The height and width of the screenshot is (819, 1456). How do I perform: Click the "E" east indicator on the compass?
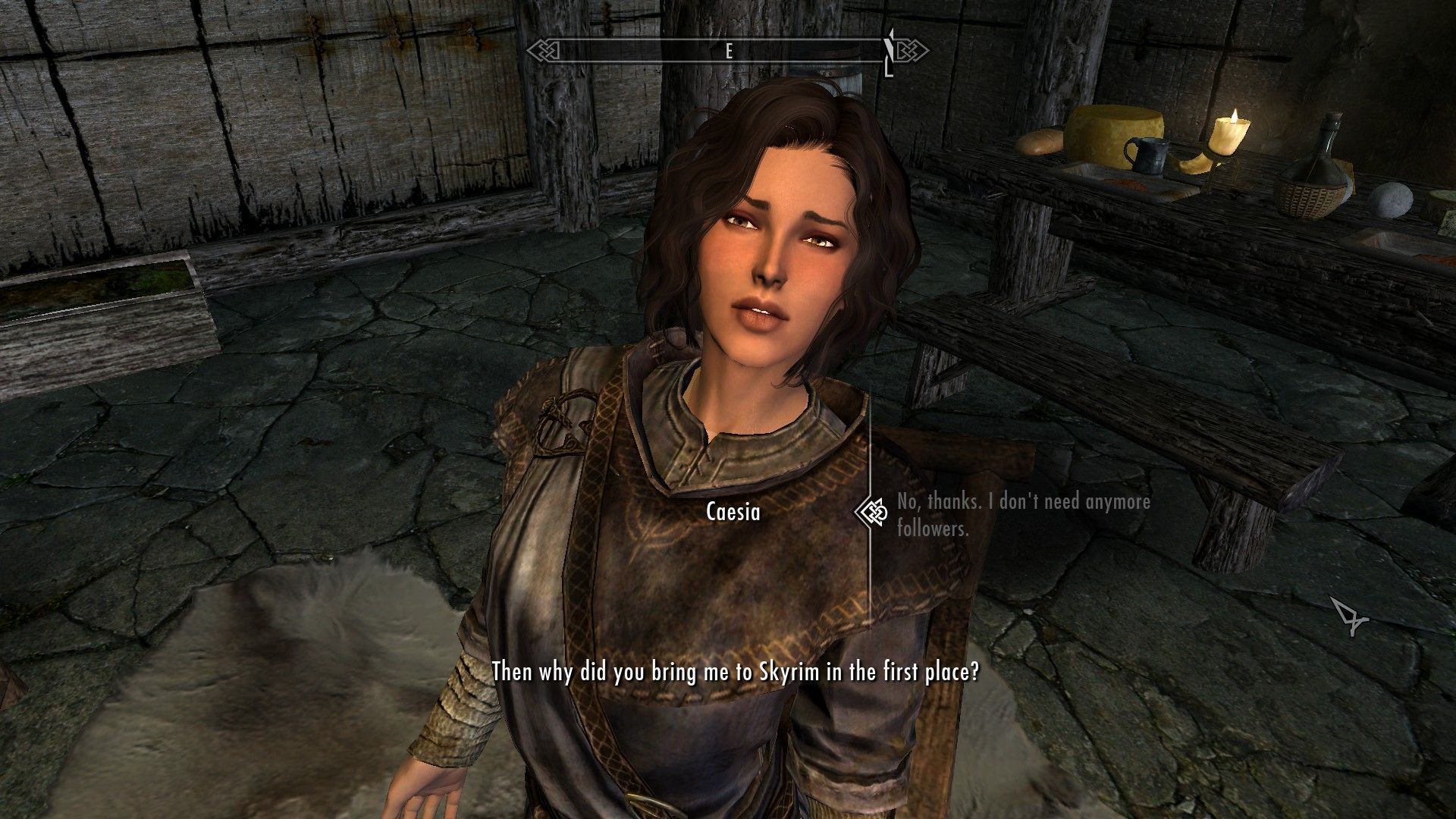[728, 52]
